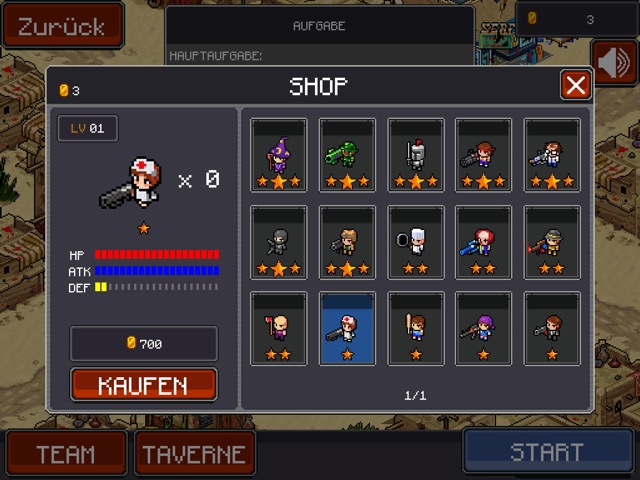Choose the black ninja unit card

click(x=279, y=242)
